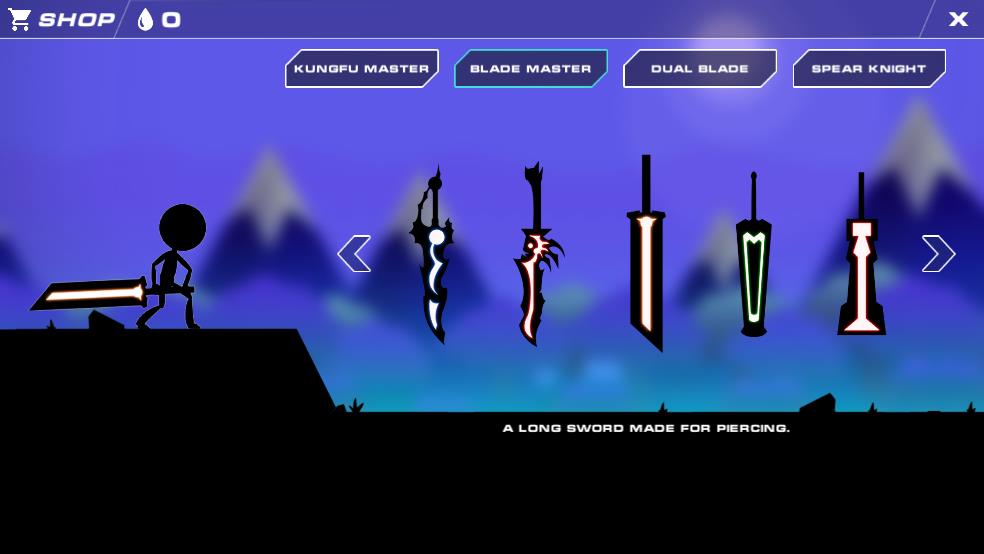The image size is (984, 554).
Task: Open the Dual Blade category
Action: point(699,69)
